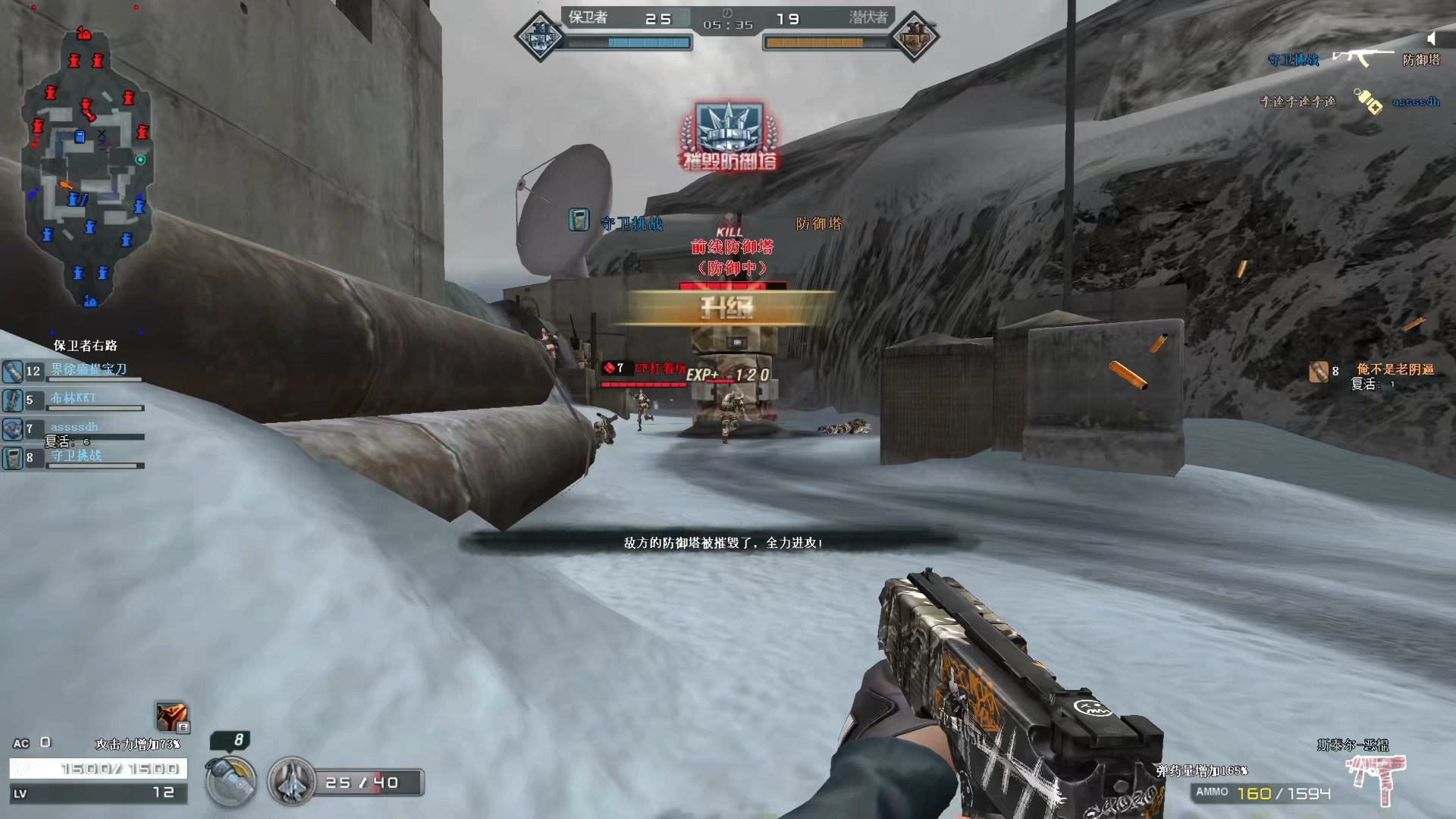Toggle the speaker sound icon

pos(1431,38)
